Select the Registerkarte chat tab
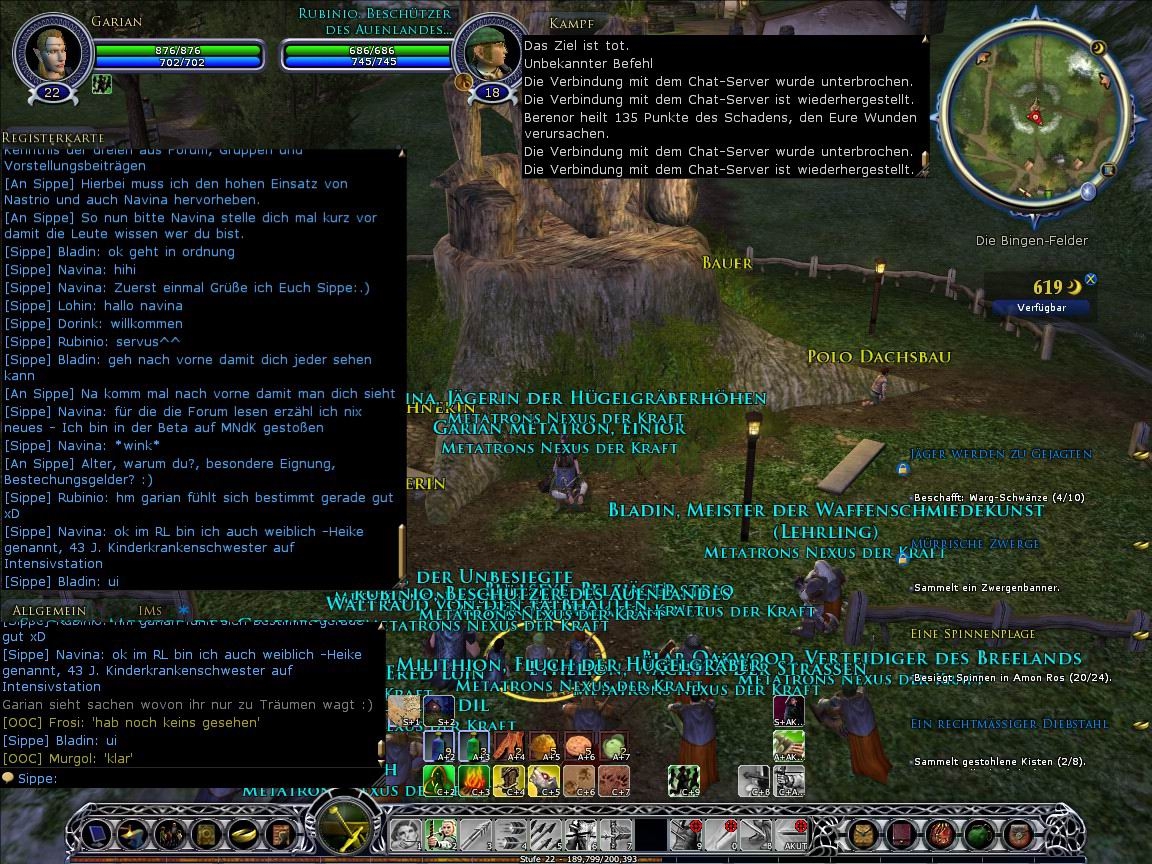The image size is (1152, 864). pos(52,138)
